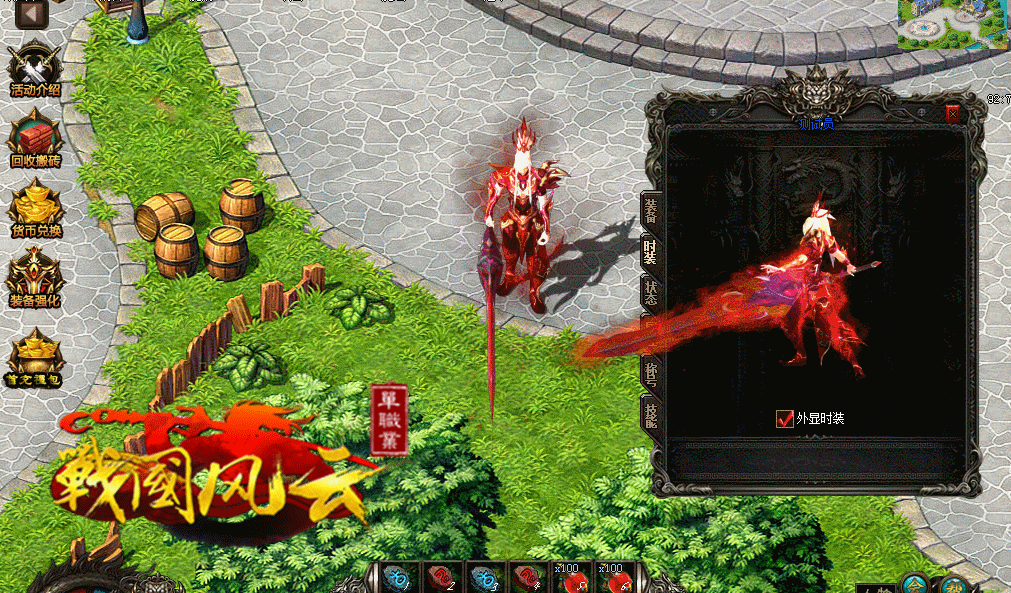This screenshot has width=1011, height=593.
Task: Open the 首充 gold pot gift pack
Action: click(x=36, y=357)
